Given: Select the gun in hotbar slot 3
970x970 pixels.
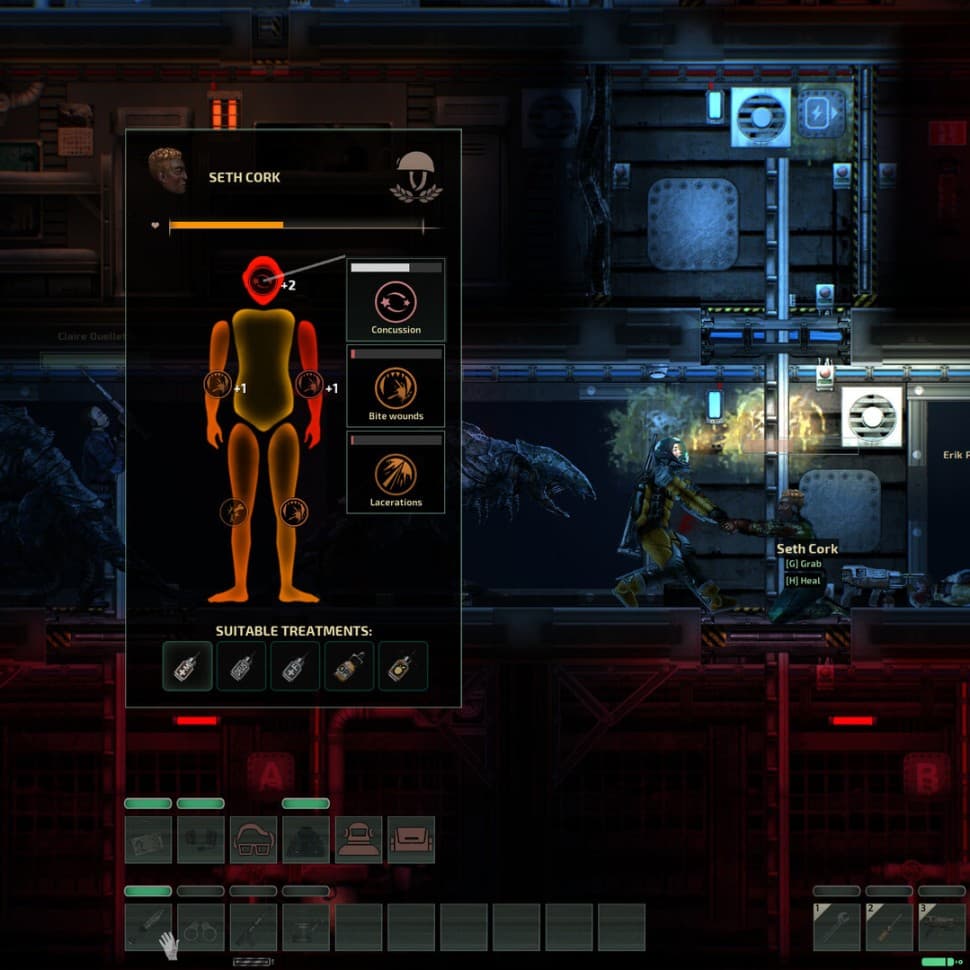Looking at the screenshot, I should pyautogui.click(x=942, y=927).
